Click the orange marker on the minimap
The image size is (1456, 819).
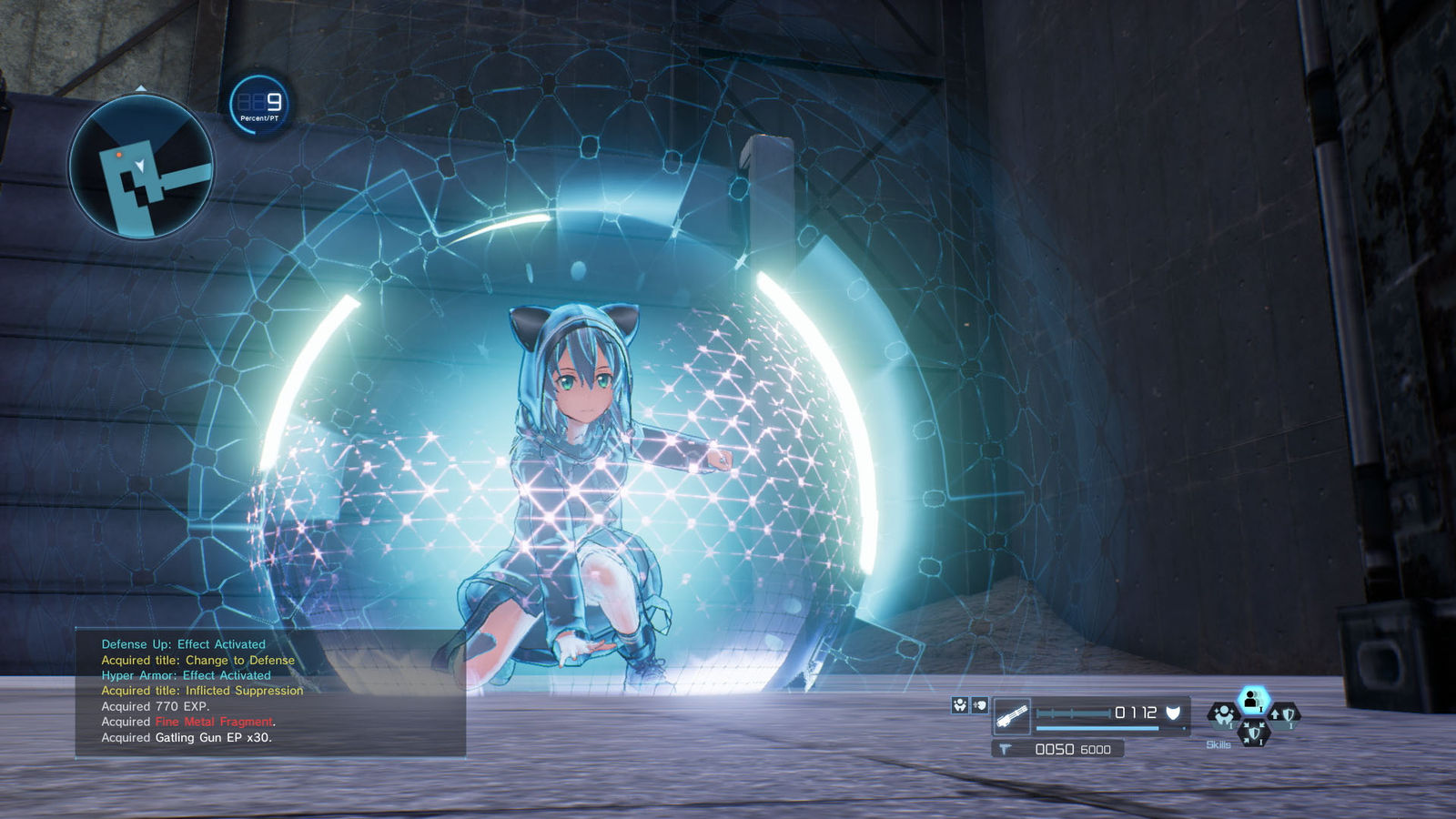point(119,156)
